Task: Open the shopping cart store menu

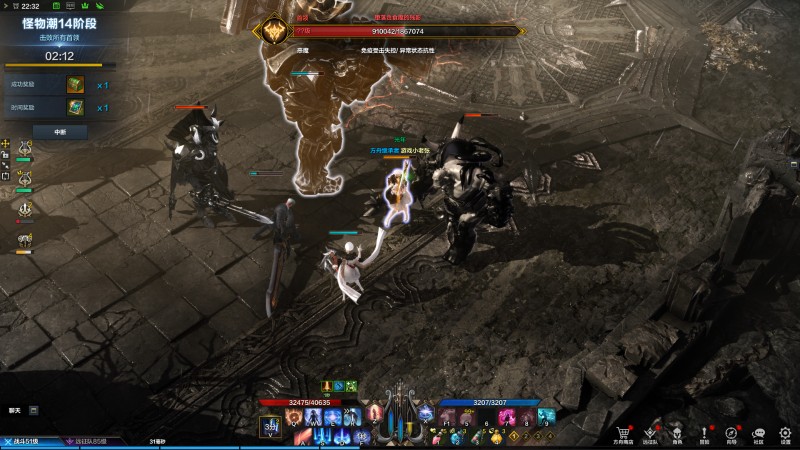Action: [x=623, y=434]
